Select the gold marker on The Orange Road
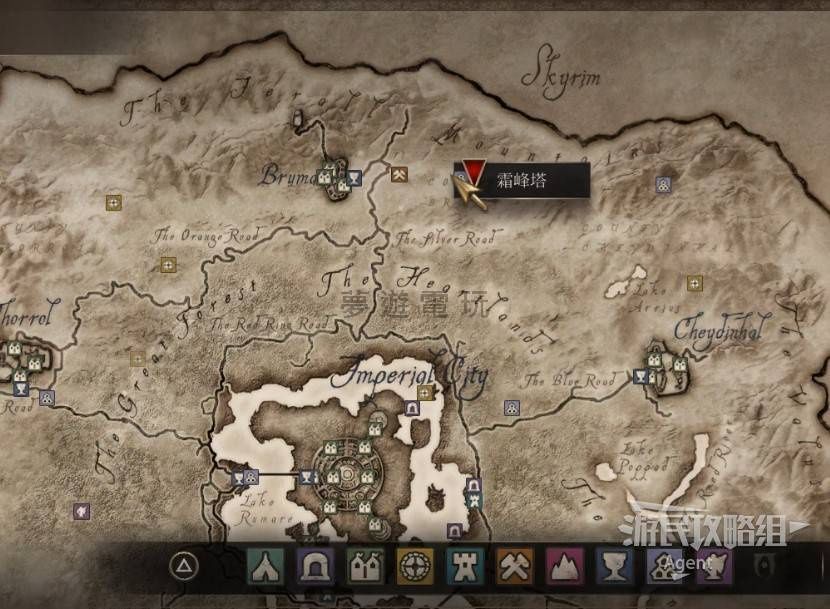Image resolution: width=830 pixels, height=609 pixels. pos(168,265)
